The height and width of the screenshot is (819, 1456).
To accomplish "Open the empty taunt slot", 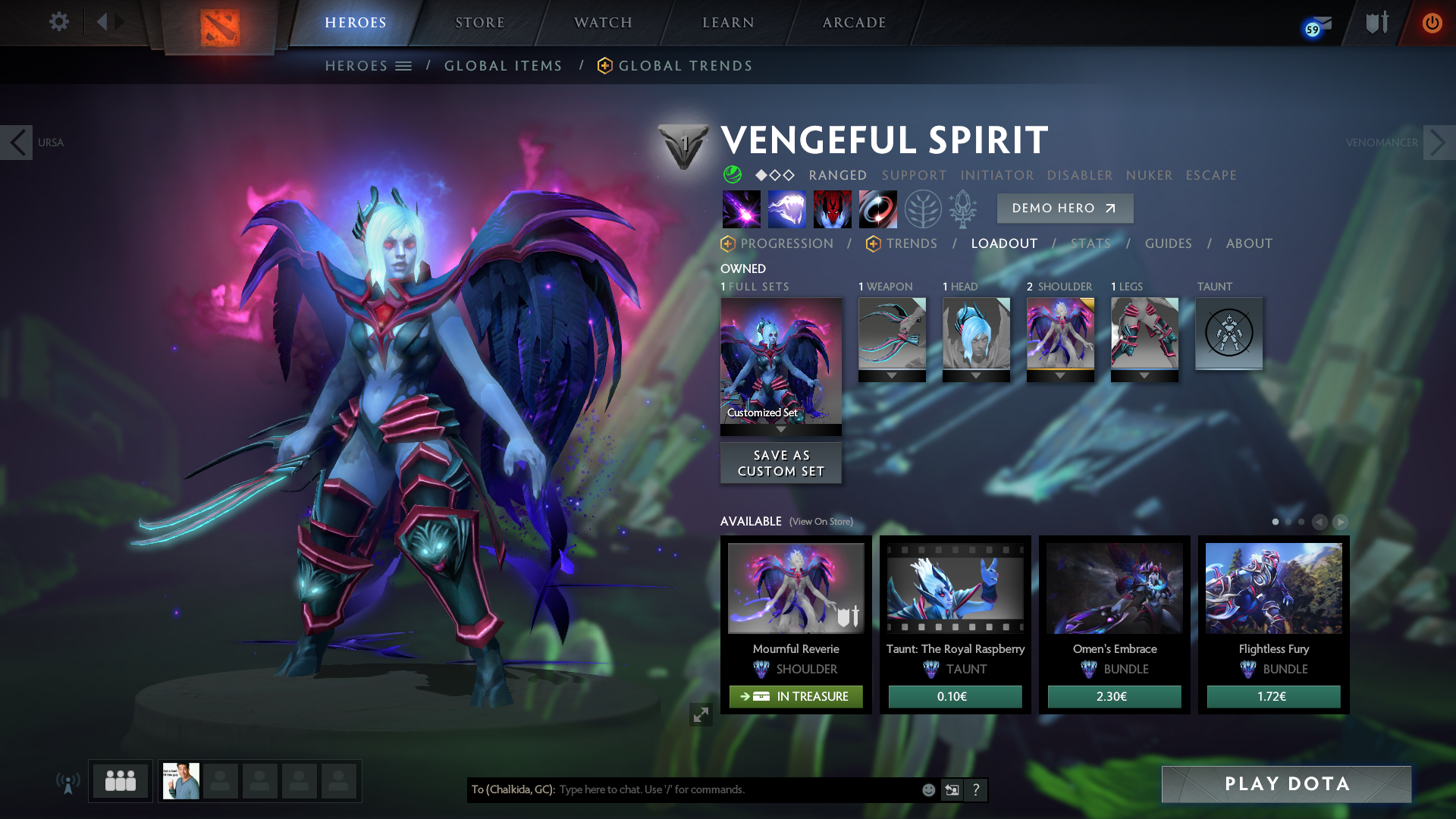I will pos(1228,334).
